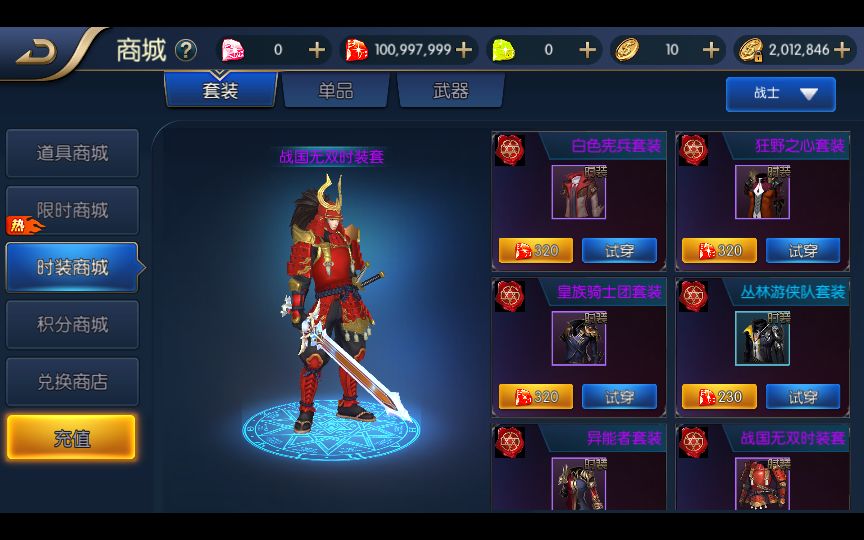The image size is (864, 540).
Task: Select the 白色宪兵套装 outfit thumbnail
Action: click(579, 192)
